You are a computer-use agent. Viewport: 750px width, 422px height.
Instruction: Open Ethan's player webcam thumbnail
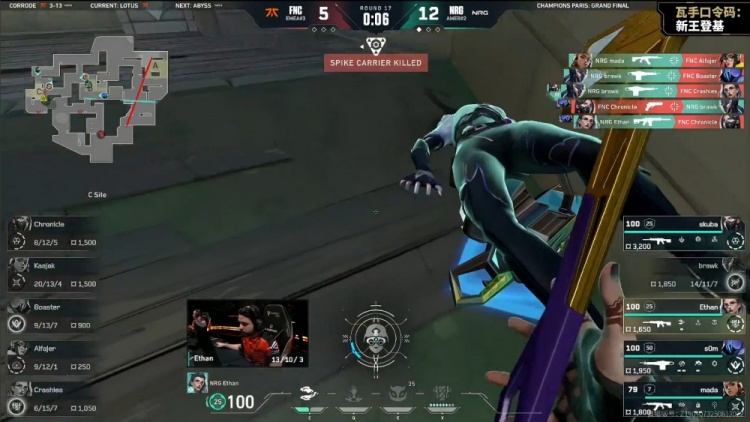point(247,332)
